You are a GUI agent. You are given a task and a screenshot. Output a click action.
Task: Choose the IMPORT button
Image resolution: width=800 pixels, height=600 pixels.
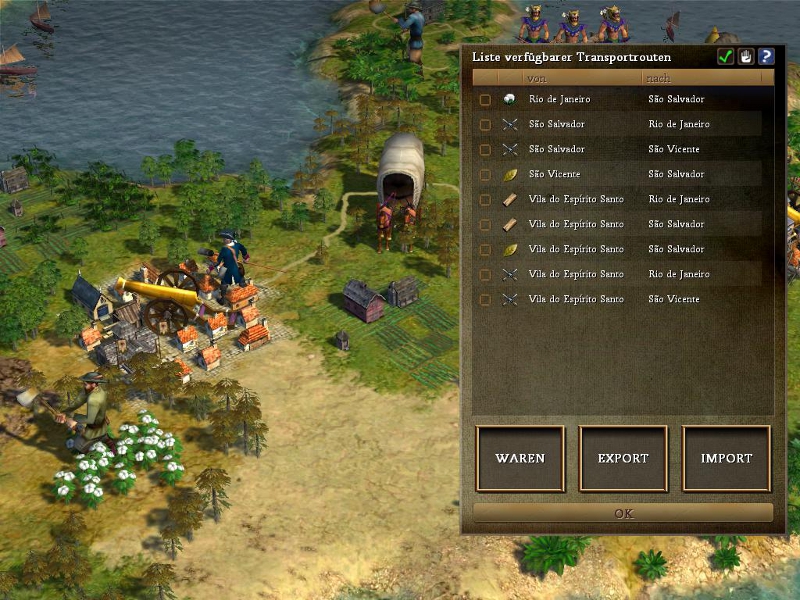tap(726, 458)
